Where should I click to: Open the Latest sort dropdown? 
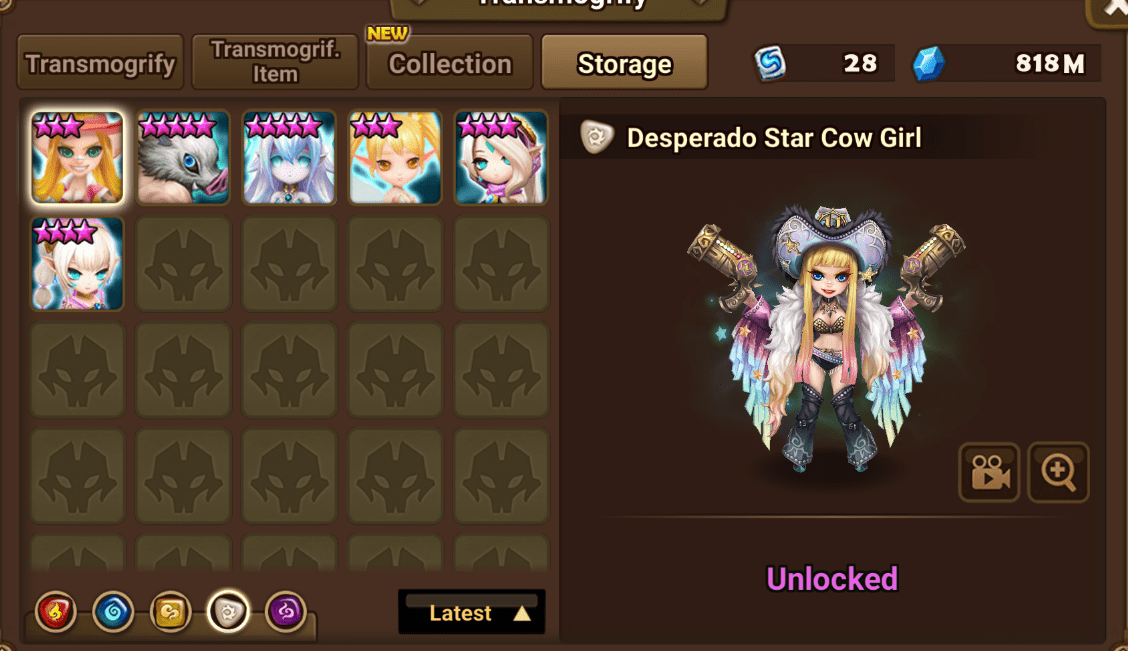click(472, 613)
